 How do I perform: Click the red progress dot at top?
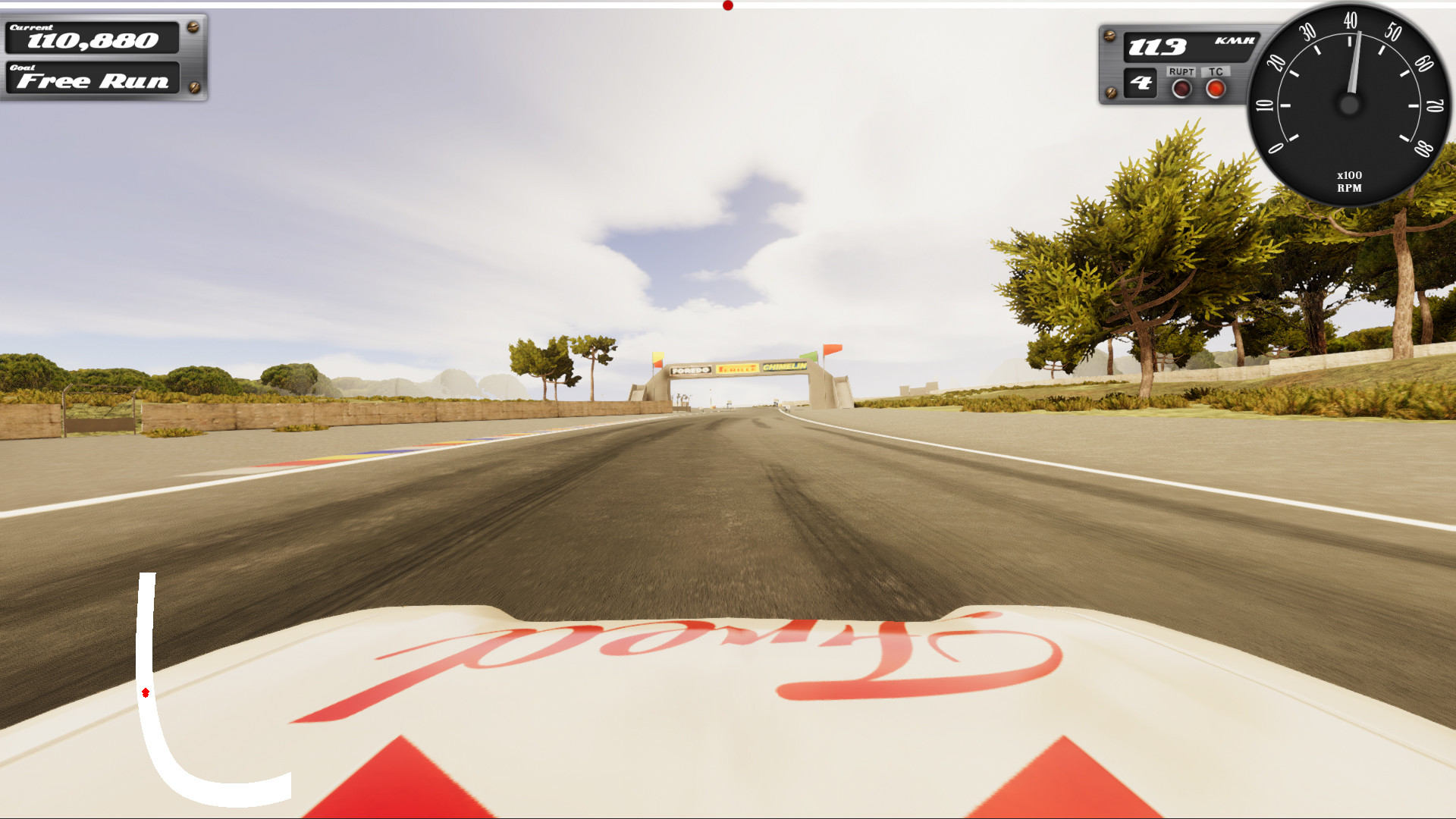pos(728,5)
